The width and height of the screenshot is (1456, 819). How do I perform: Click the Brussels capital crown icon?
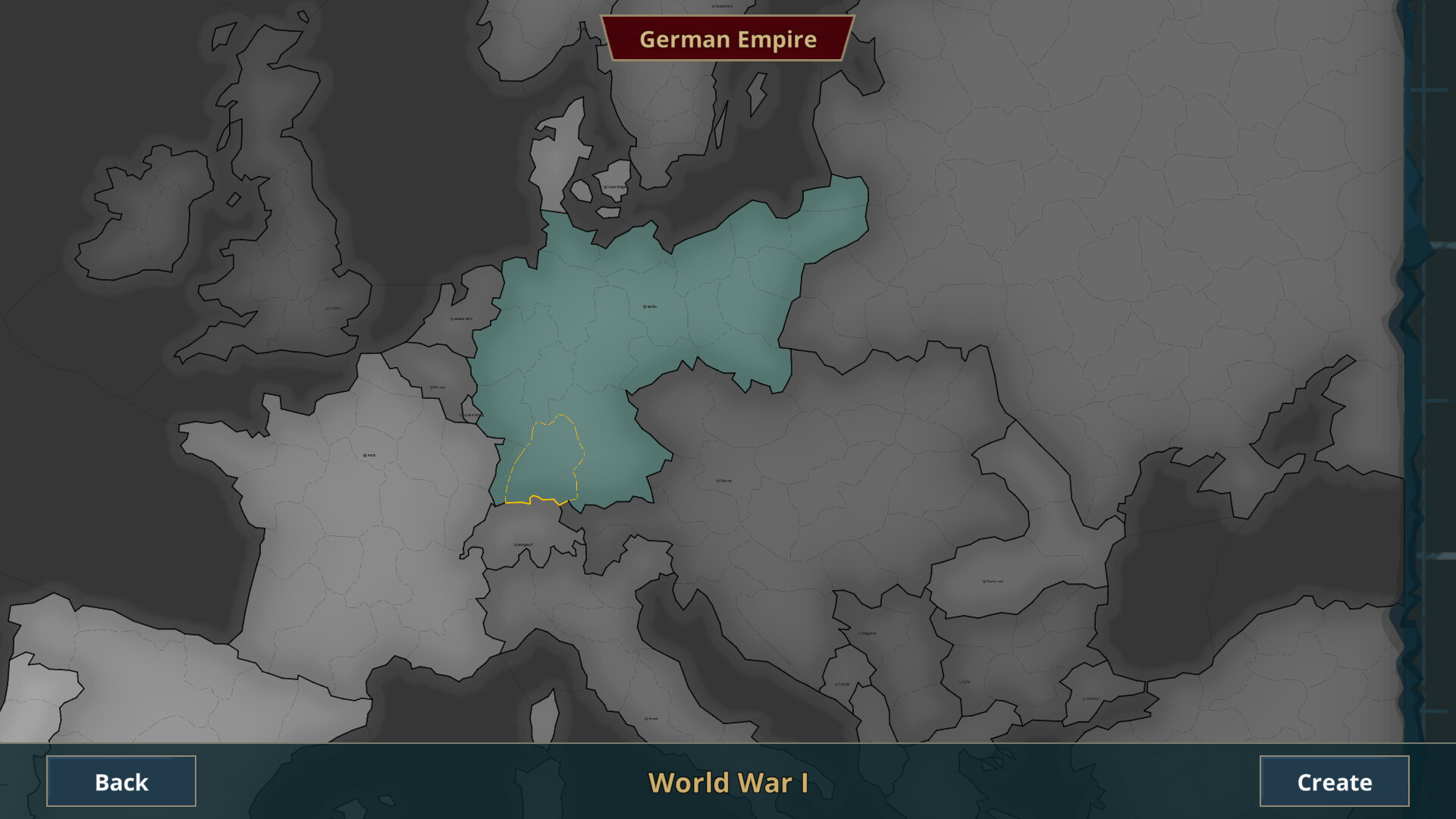[x=431, y=387]
